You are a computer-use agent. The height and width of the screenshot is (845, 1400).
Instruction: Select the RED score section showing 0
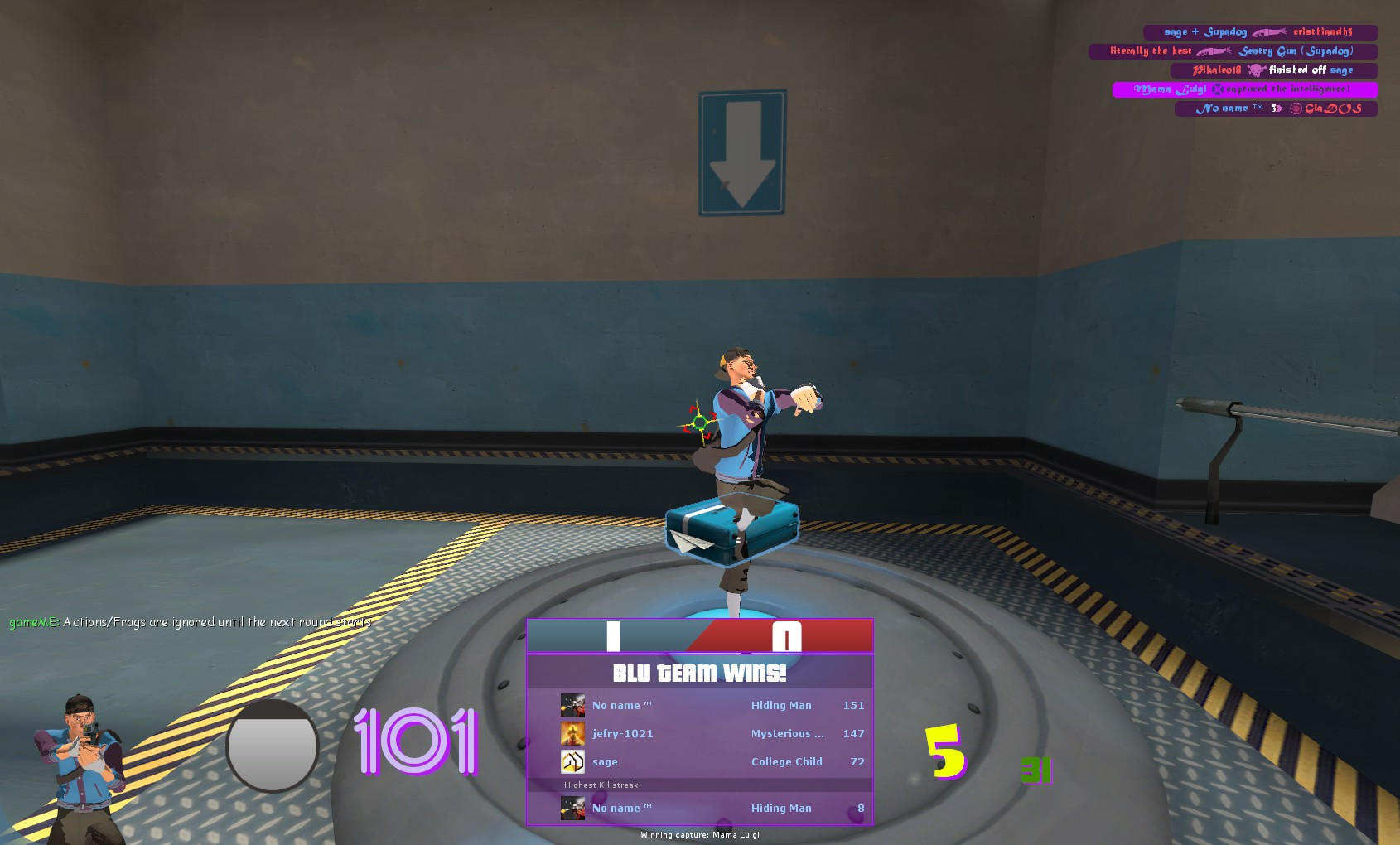tap(787, 635)
